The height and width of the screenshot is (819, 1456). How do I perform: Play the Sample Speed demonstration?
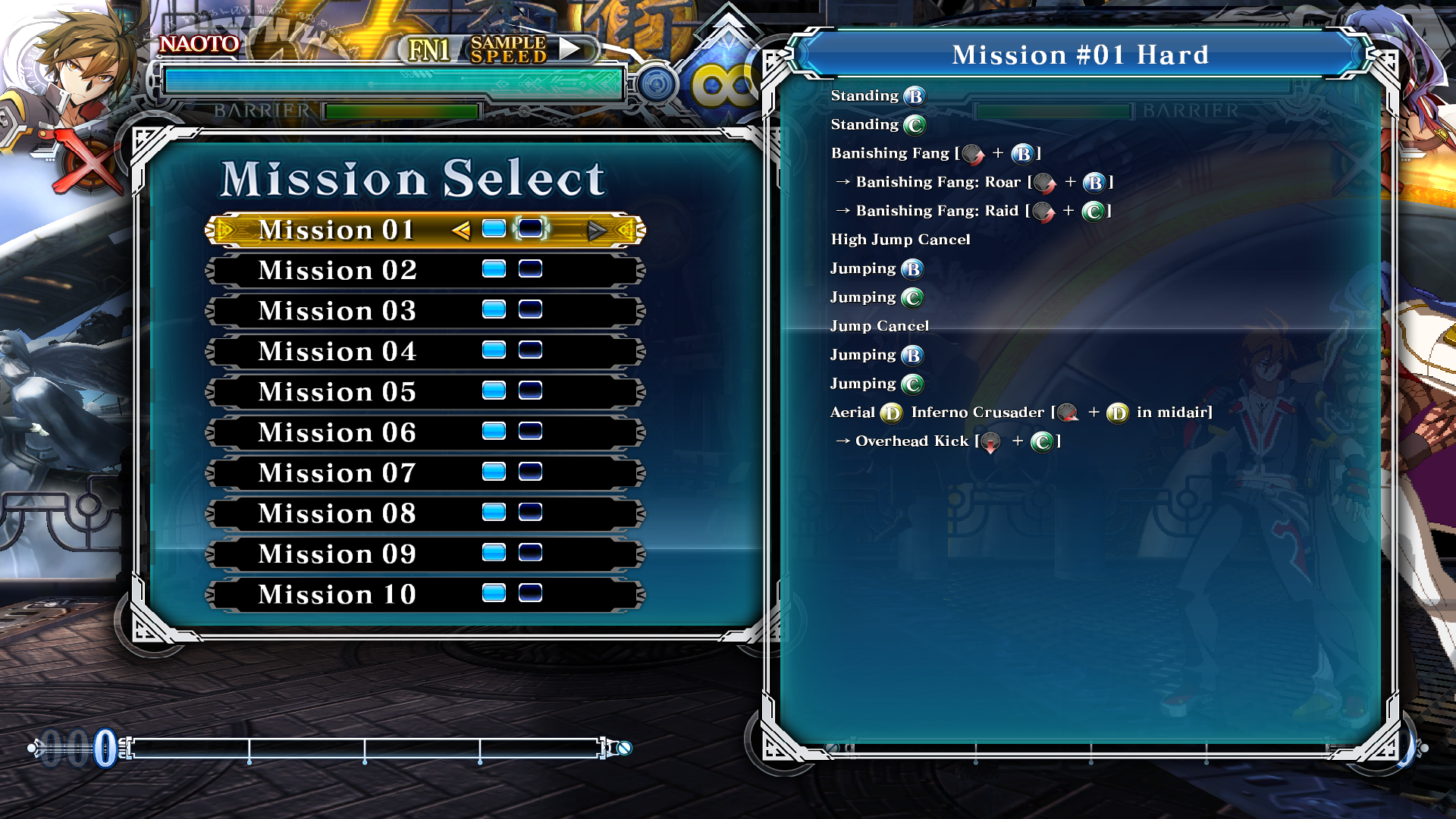tap(570, 49)
